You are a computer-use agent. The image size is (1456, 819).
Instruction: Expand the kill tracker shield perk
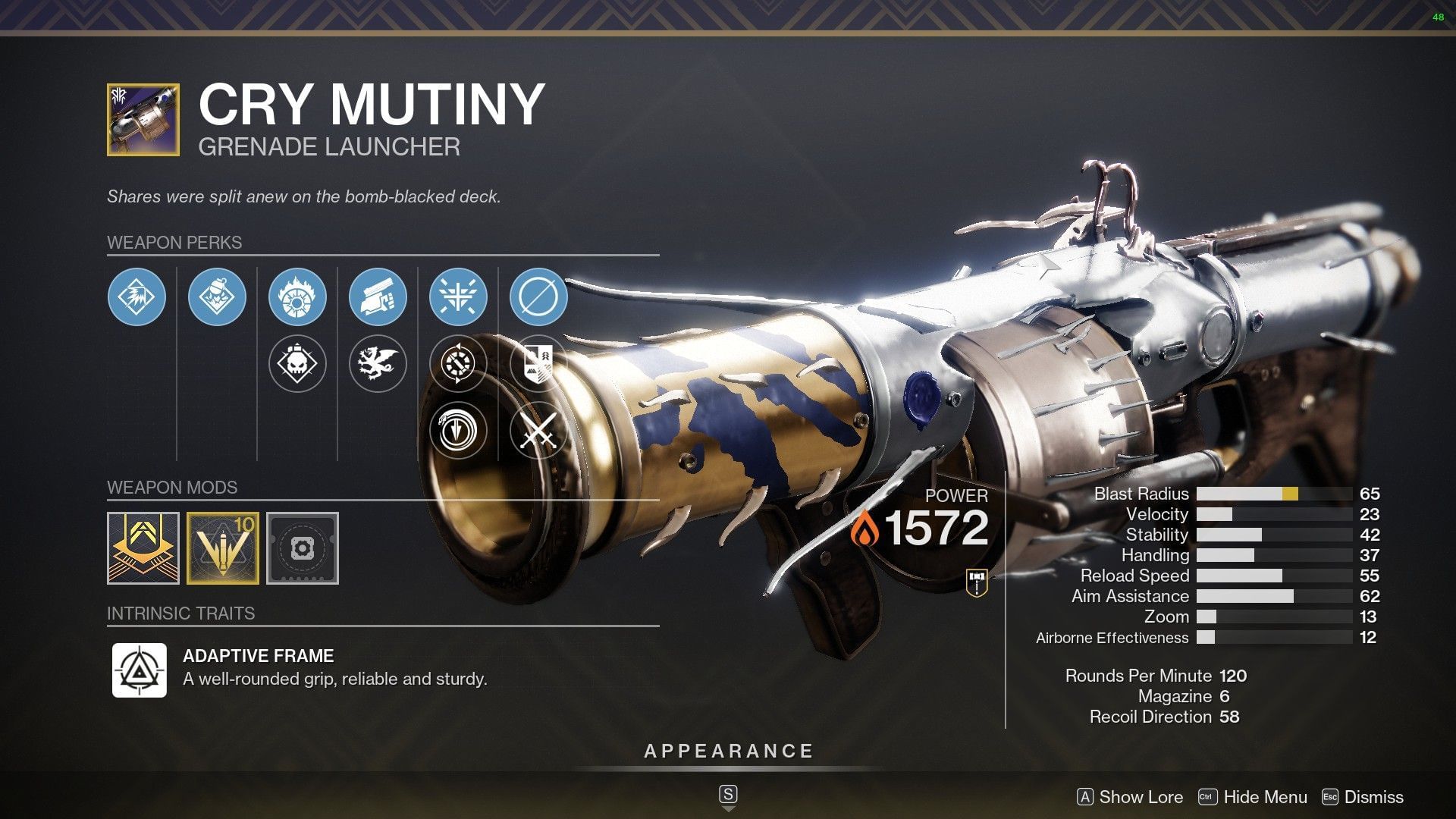coord(538,362)
